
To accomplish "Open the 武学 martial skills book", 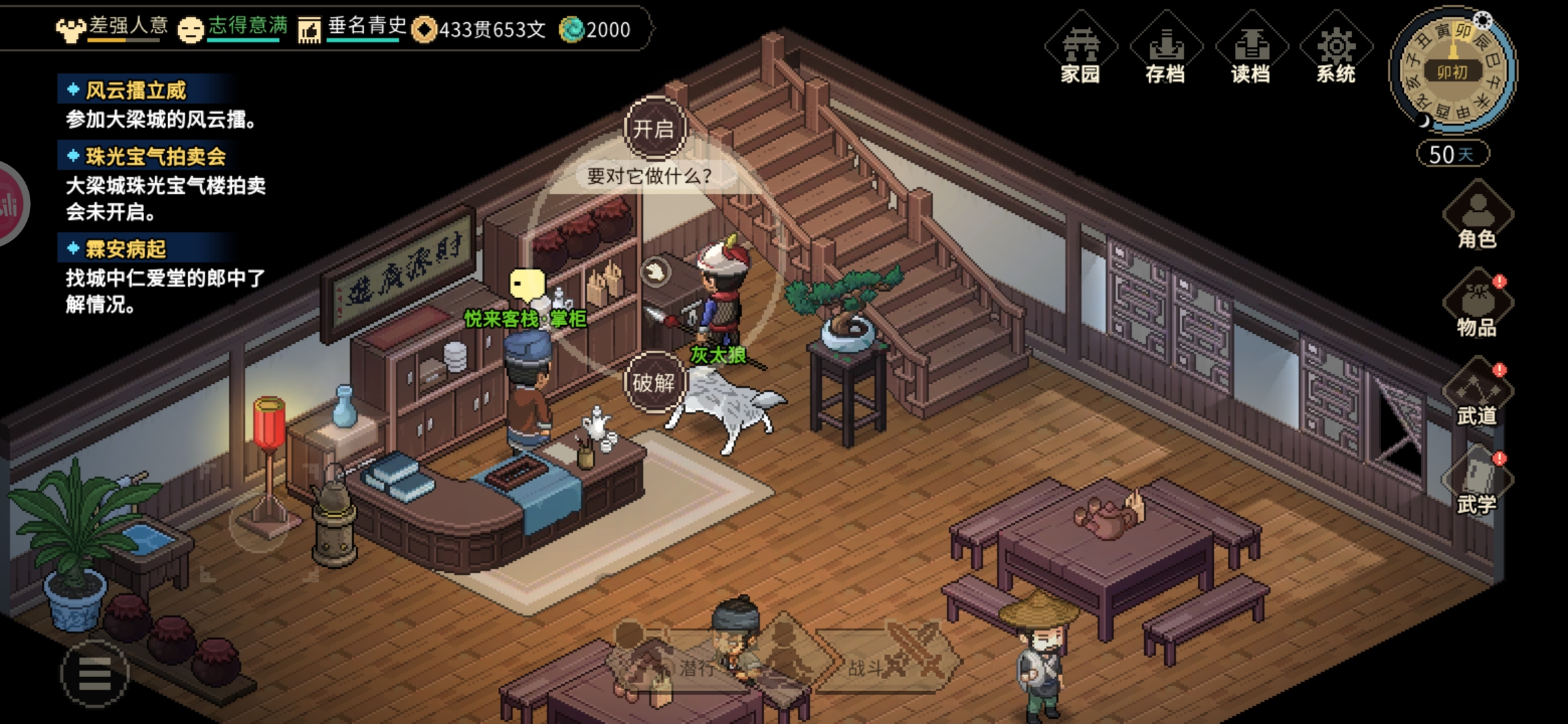I will pyautogui.click(x=1477, y=484).
